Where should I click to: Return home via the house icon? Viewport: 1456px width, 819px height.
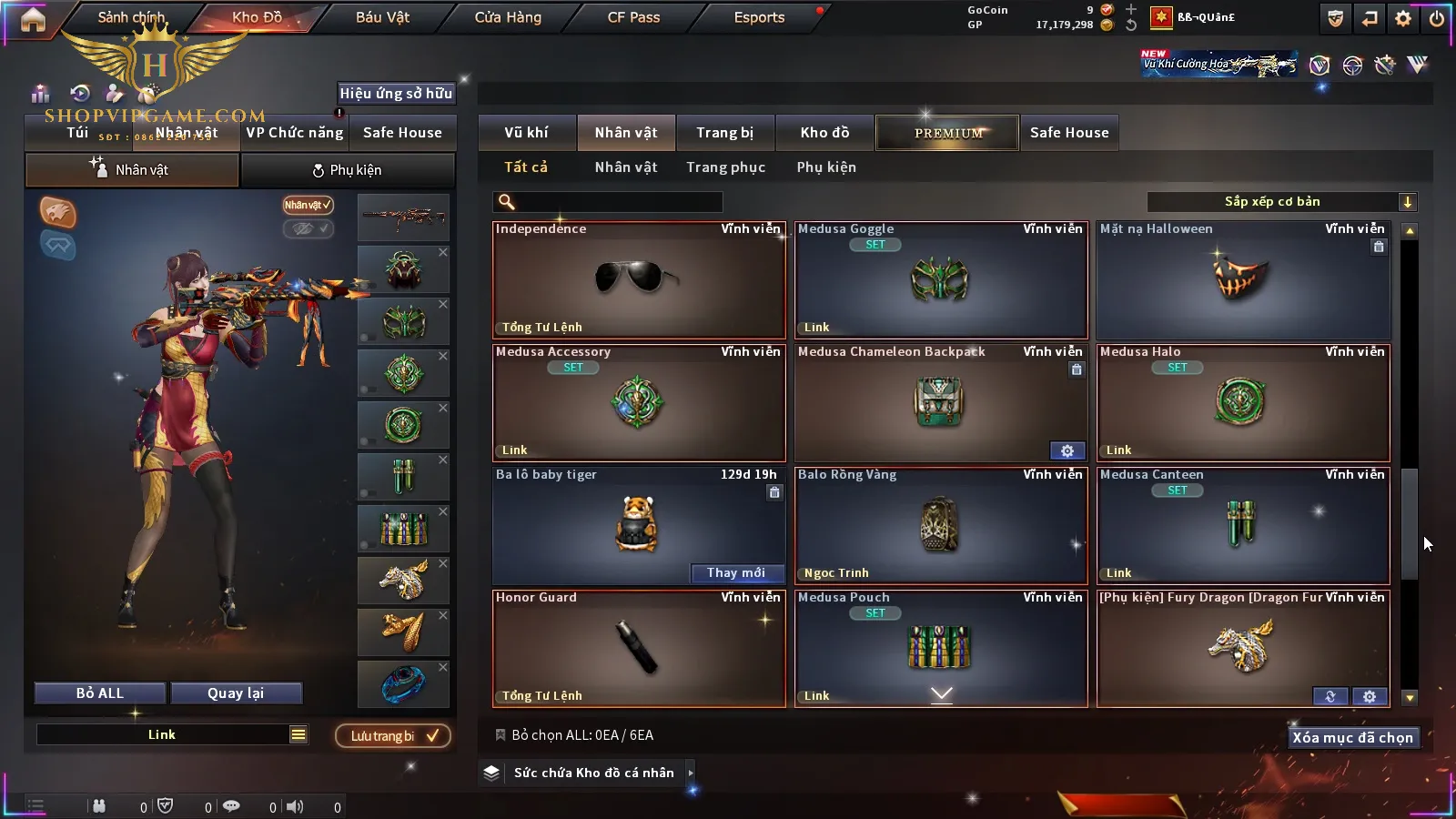pyautogui.click(x=33, y=19)
